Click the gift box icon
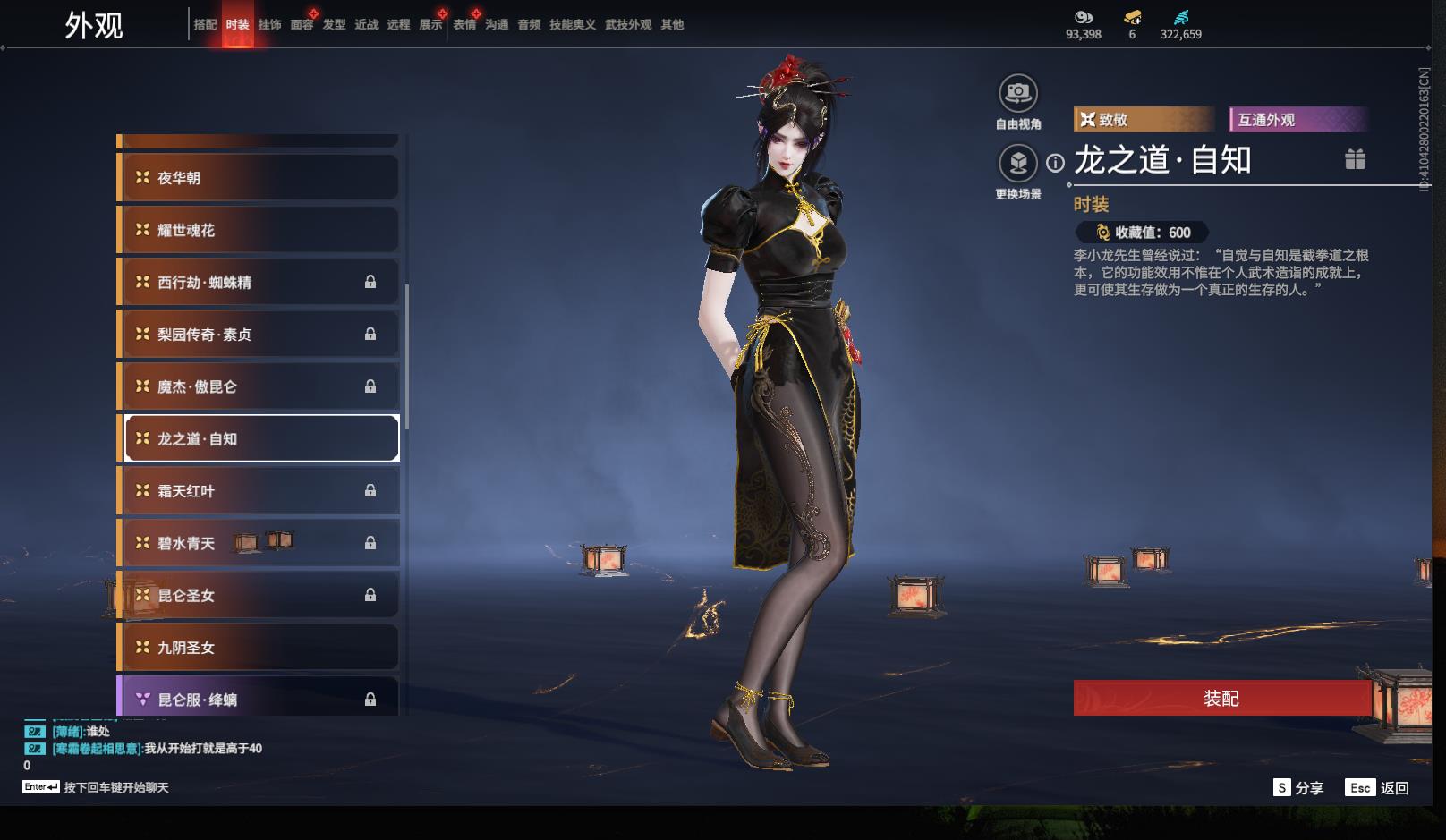 point(1355,159)
